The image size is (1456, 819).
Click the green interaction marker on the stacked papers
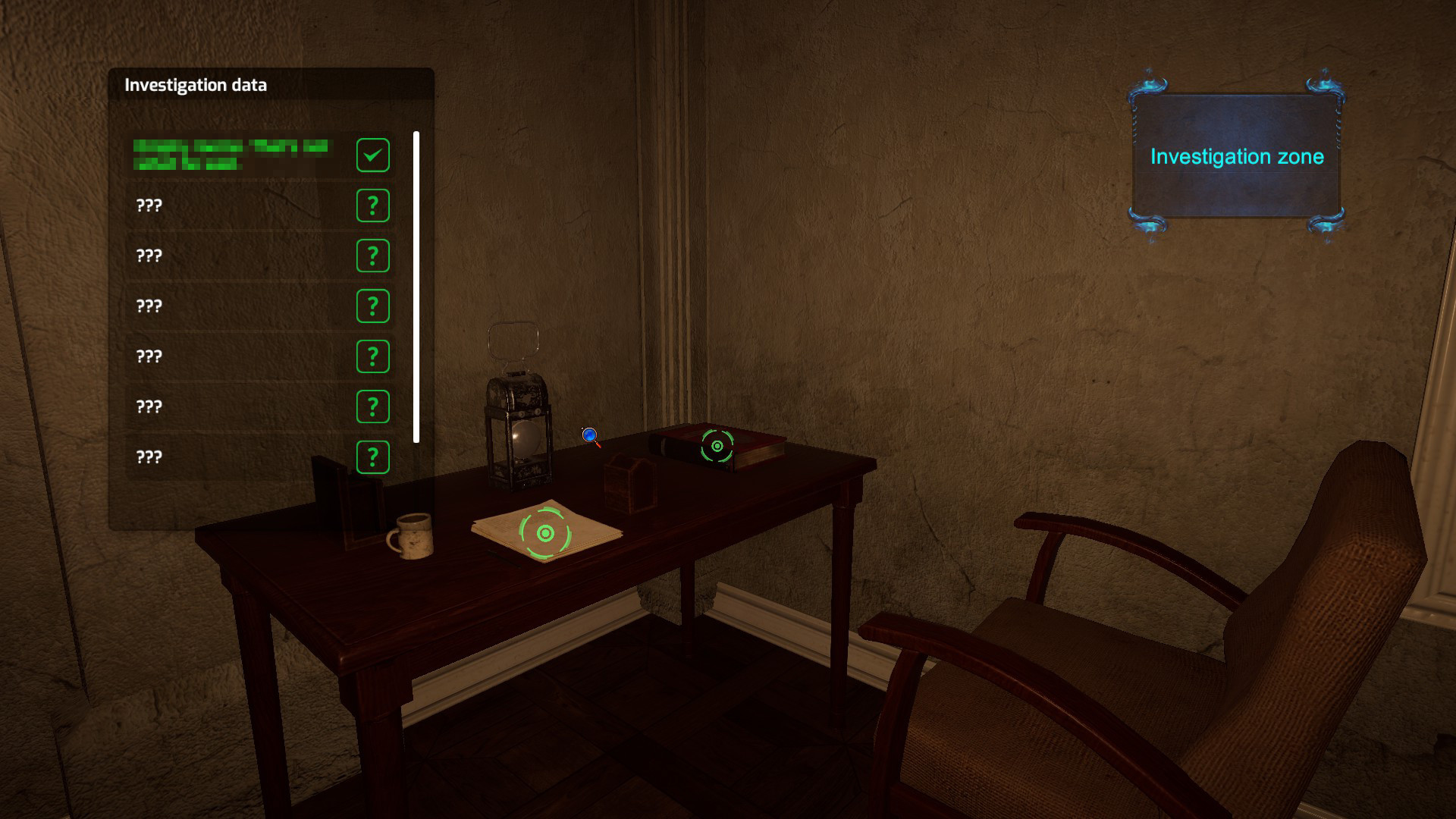click(x=544, y=532)
